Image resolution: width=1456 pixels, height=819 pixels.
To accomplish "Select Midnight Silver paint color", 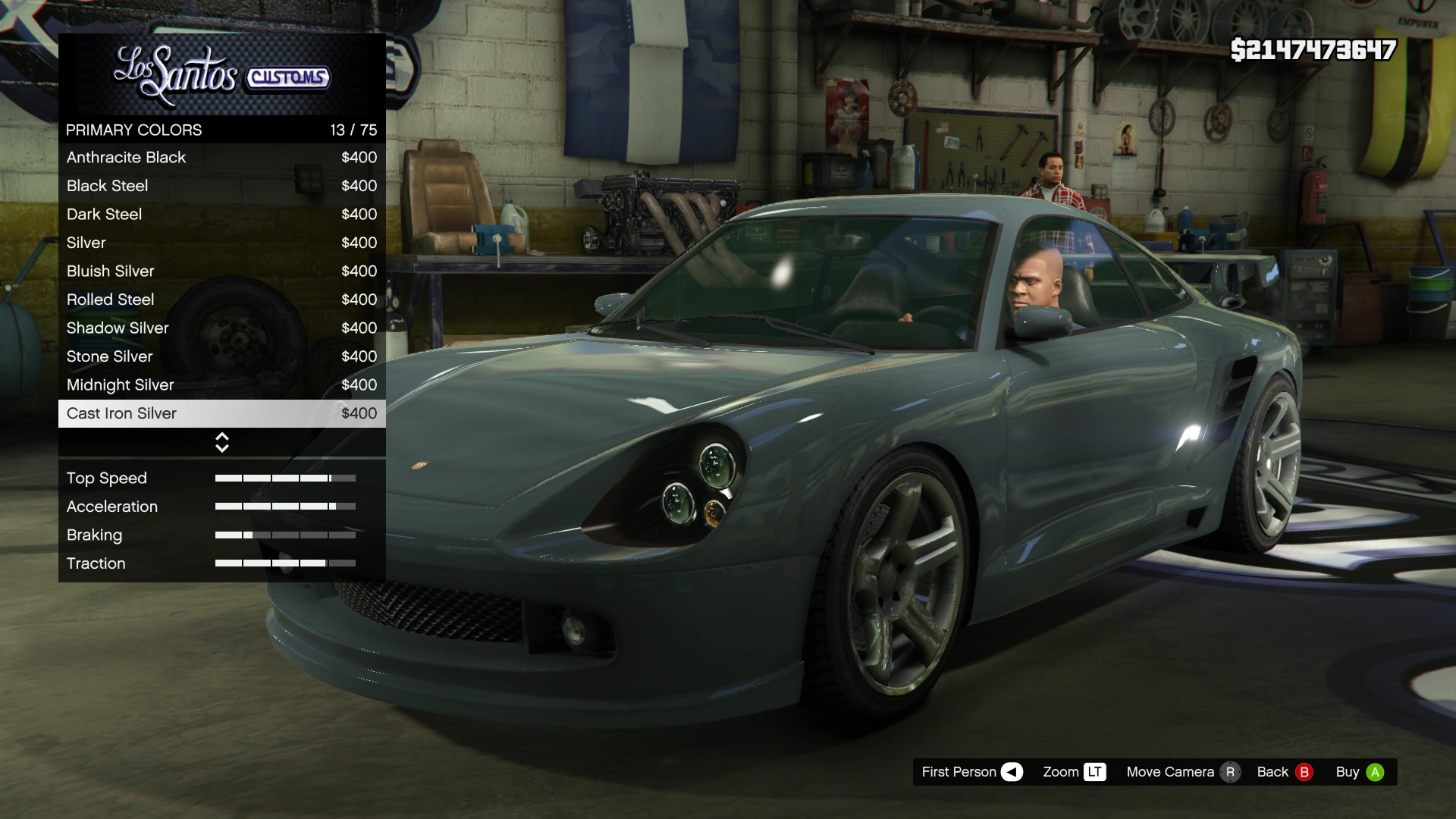I will [x=221, y=384].
